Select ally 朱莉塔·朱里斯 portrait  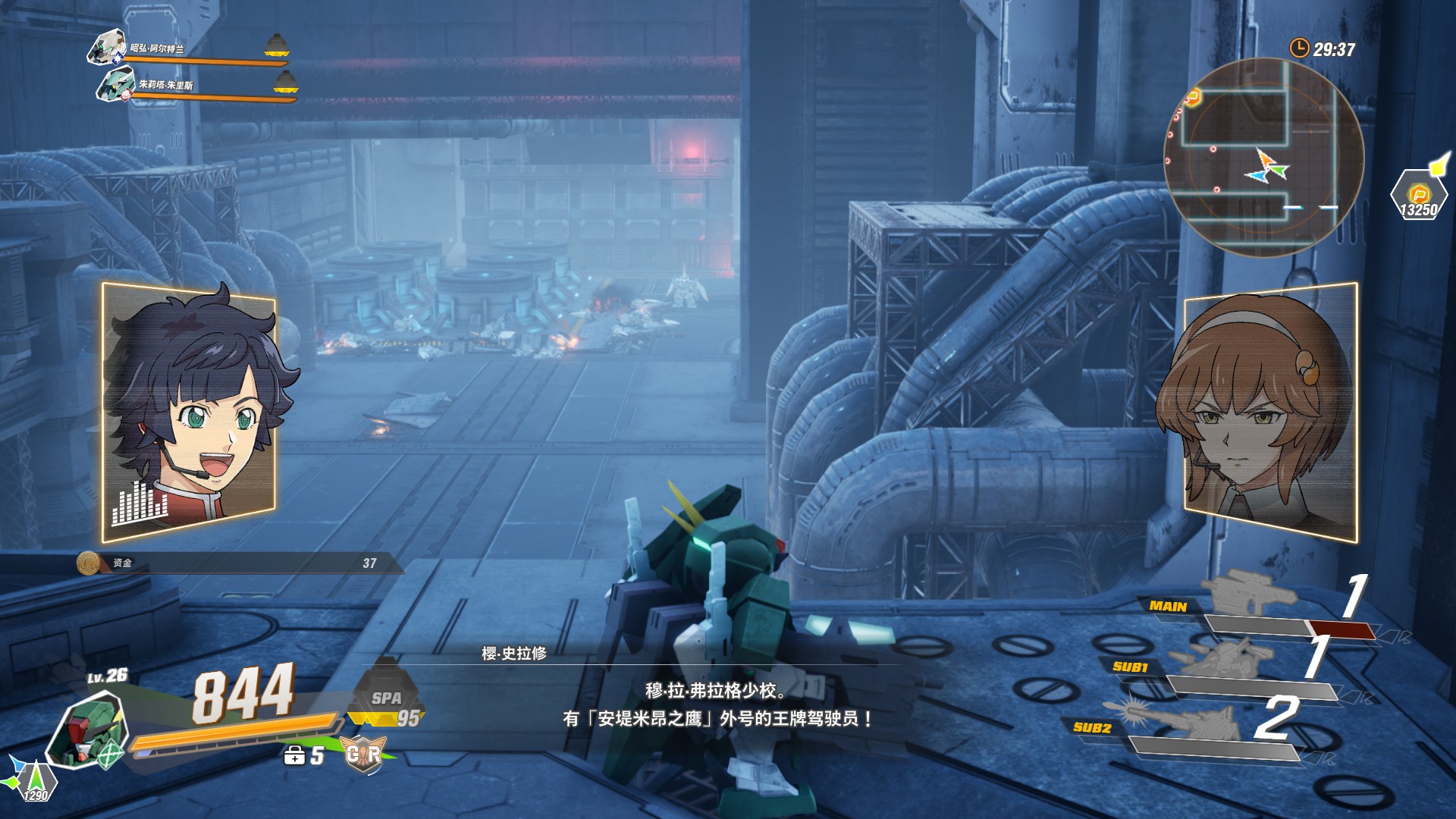[116, 83]
